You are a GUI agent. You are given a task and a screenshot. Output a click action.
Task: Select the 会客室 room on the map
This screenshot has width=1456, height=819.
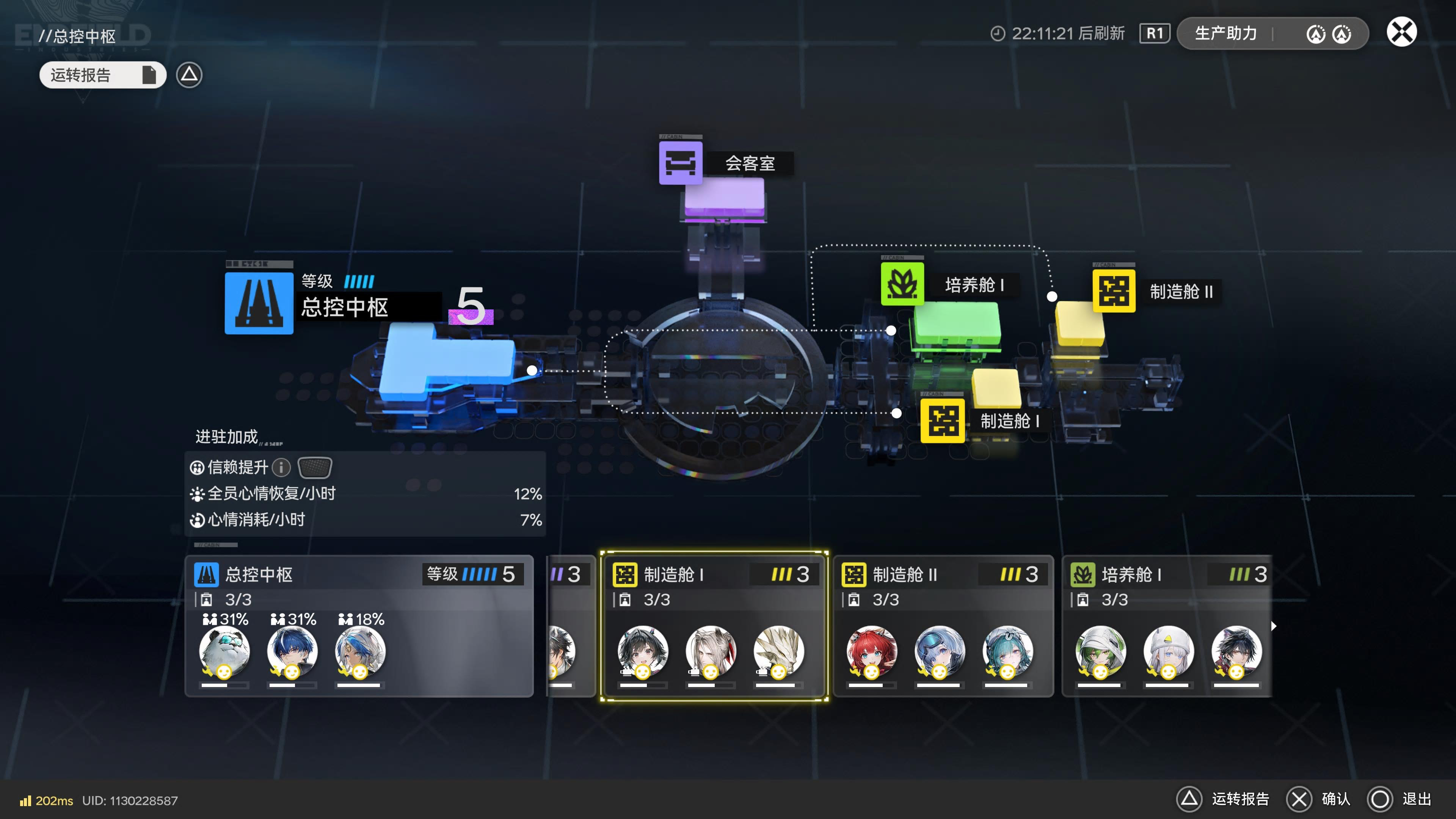(681, 163)
